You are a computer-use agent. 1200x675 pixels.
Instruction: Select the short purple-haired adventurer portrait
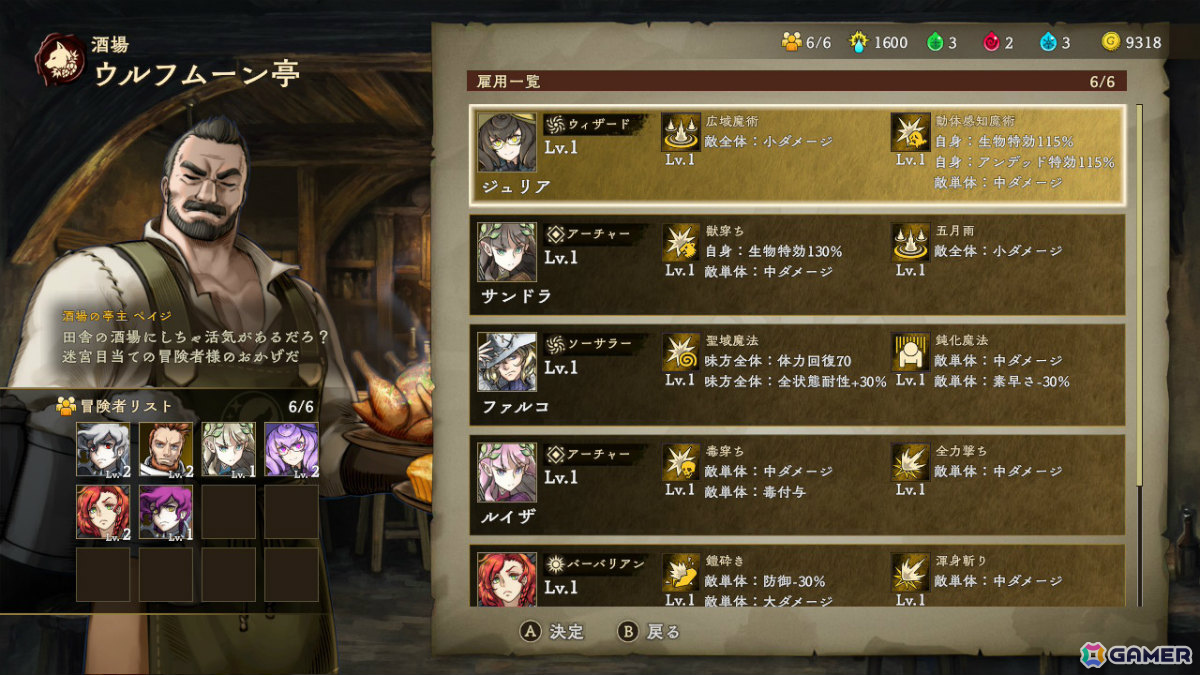166,512
